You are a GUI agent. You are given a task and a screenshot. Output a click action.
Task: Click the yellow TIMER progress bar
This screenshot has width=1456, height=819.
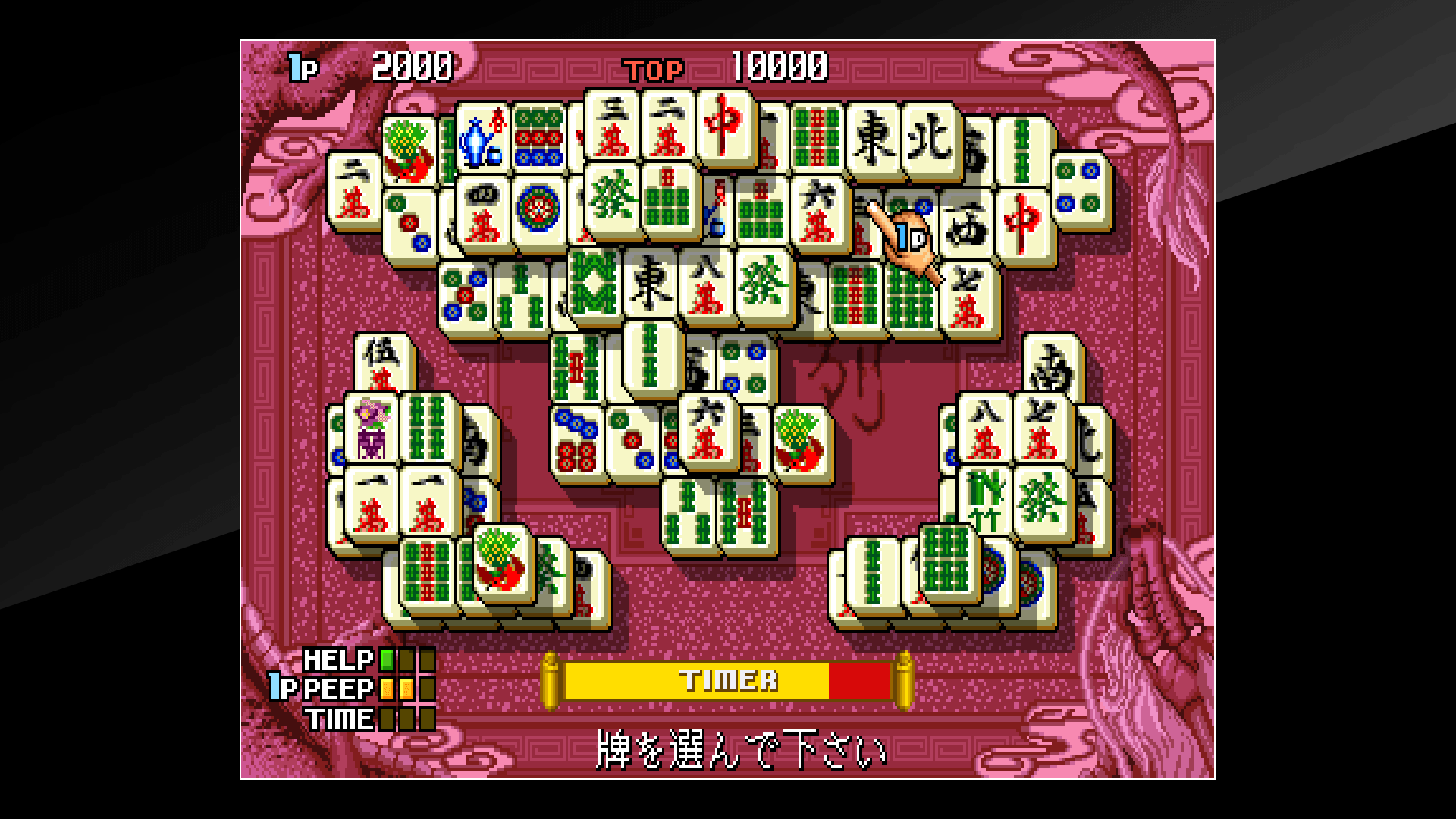pyautogui.click(x=720, y=680)
